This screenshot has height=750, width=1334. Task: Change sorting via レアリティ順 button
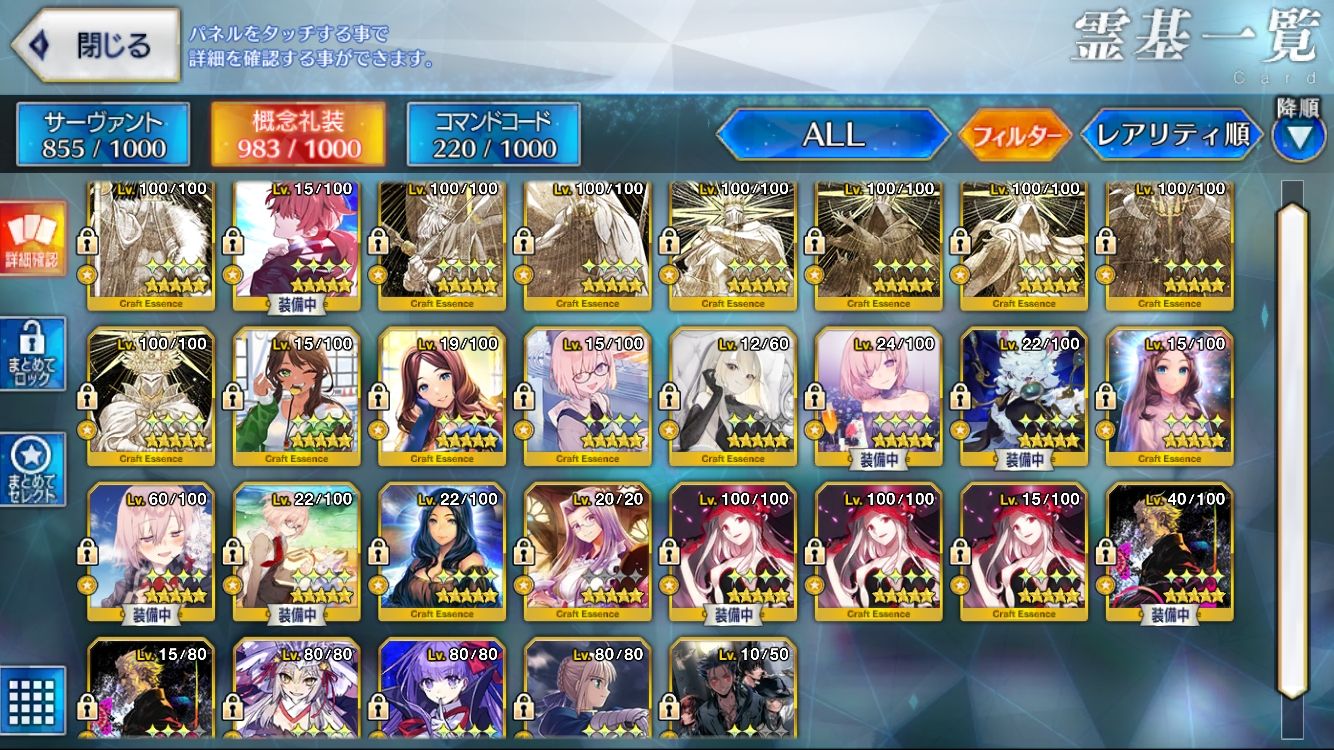point(1172,134)
